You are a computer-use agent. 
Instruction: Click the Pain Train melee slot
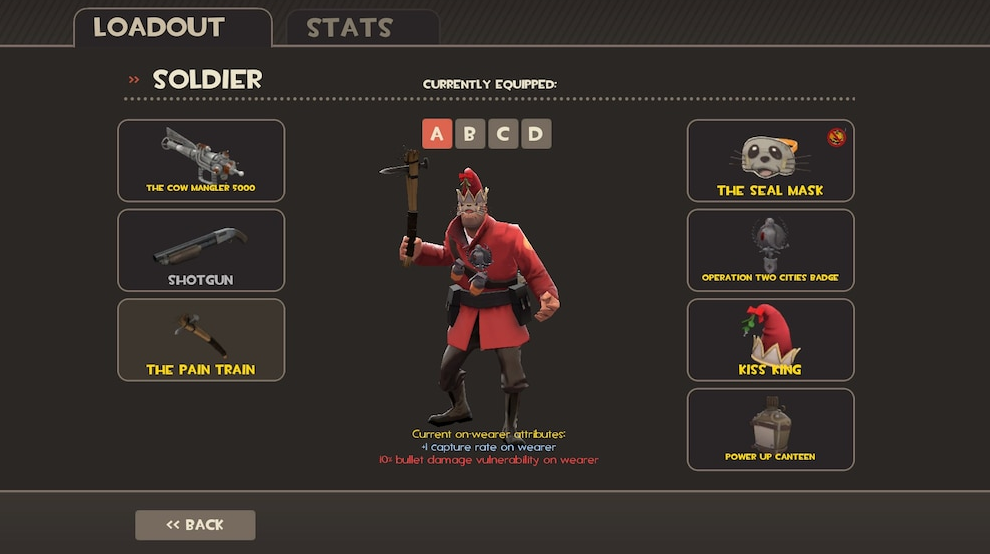[x=201, y=340]
